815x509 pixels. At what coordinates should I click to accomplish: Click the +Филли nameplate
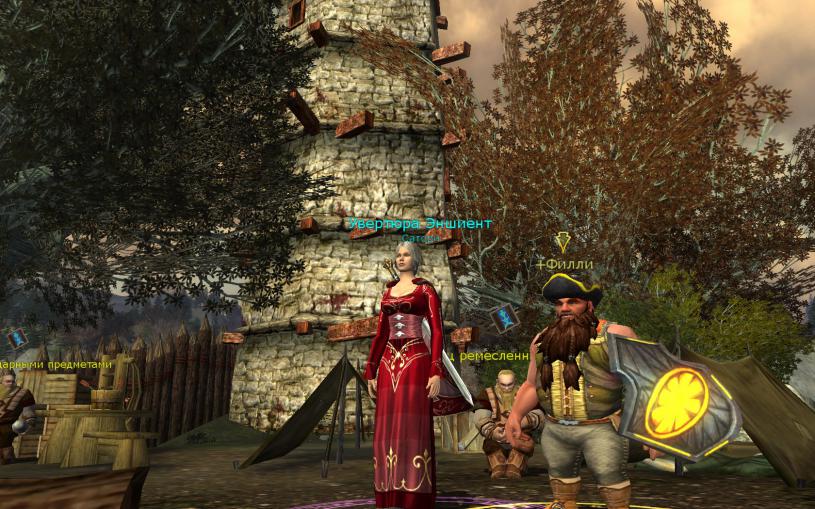565,264
